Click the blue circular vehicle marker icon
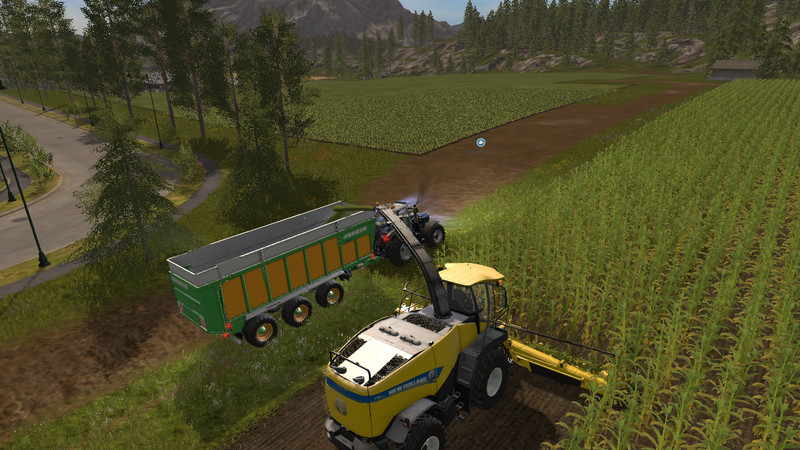Viewport: 800px width, 450px height. (481, 142)
